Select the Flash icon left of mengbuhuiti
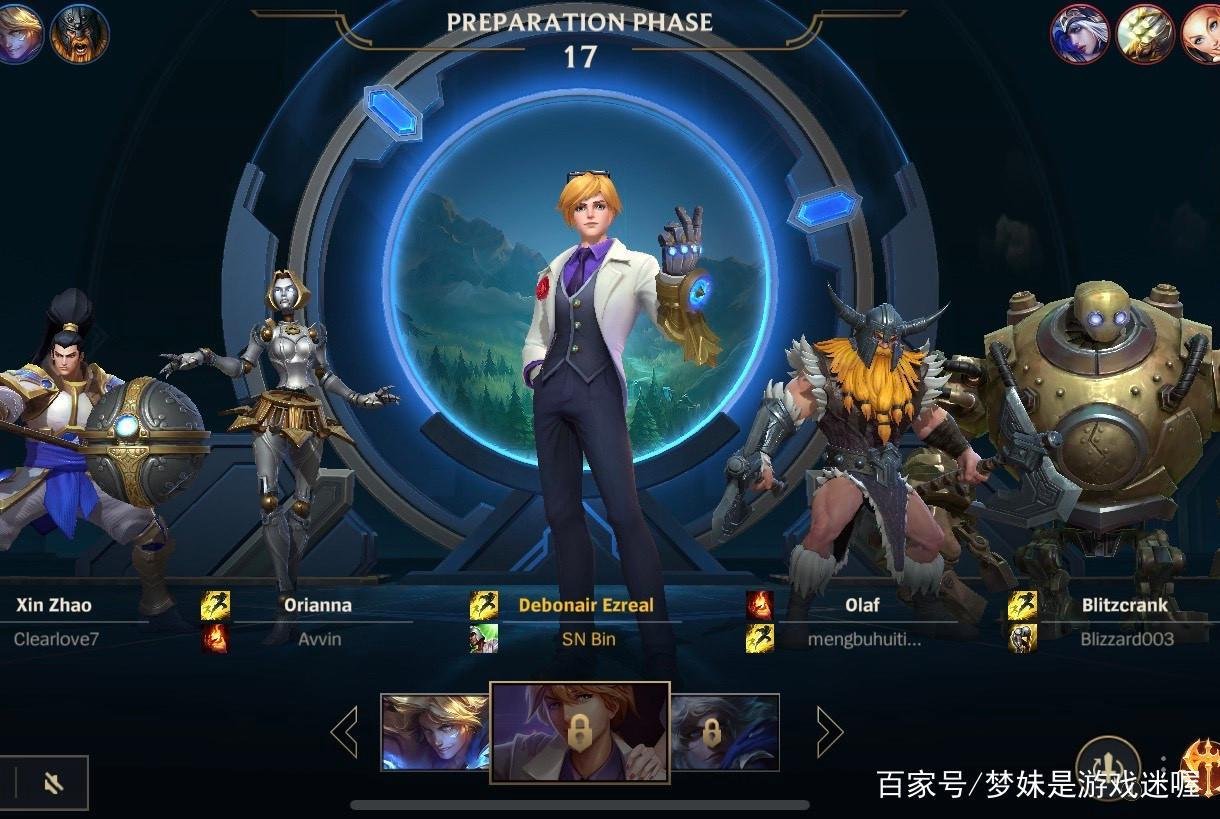The height and width of the screenshot is (819, 1220). [759, 638]
